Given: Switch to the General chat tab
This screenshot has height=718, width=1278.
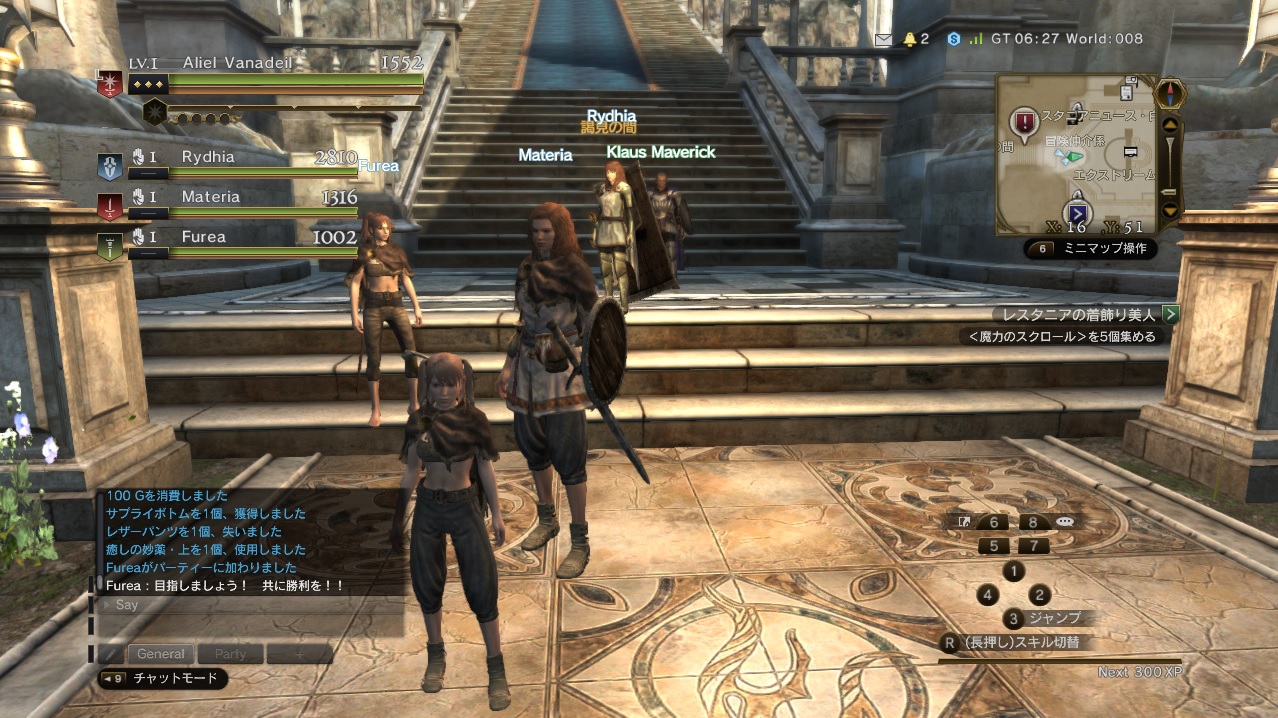Looking at the screenshot, I should pyautogui.click(x=161, y=654).
